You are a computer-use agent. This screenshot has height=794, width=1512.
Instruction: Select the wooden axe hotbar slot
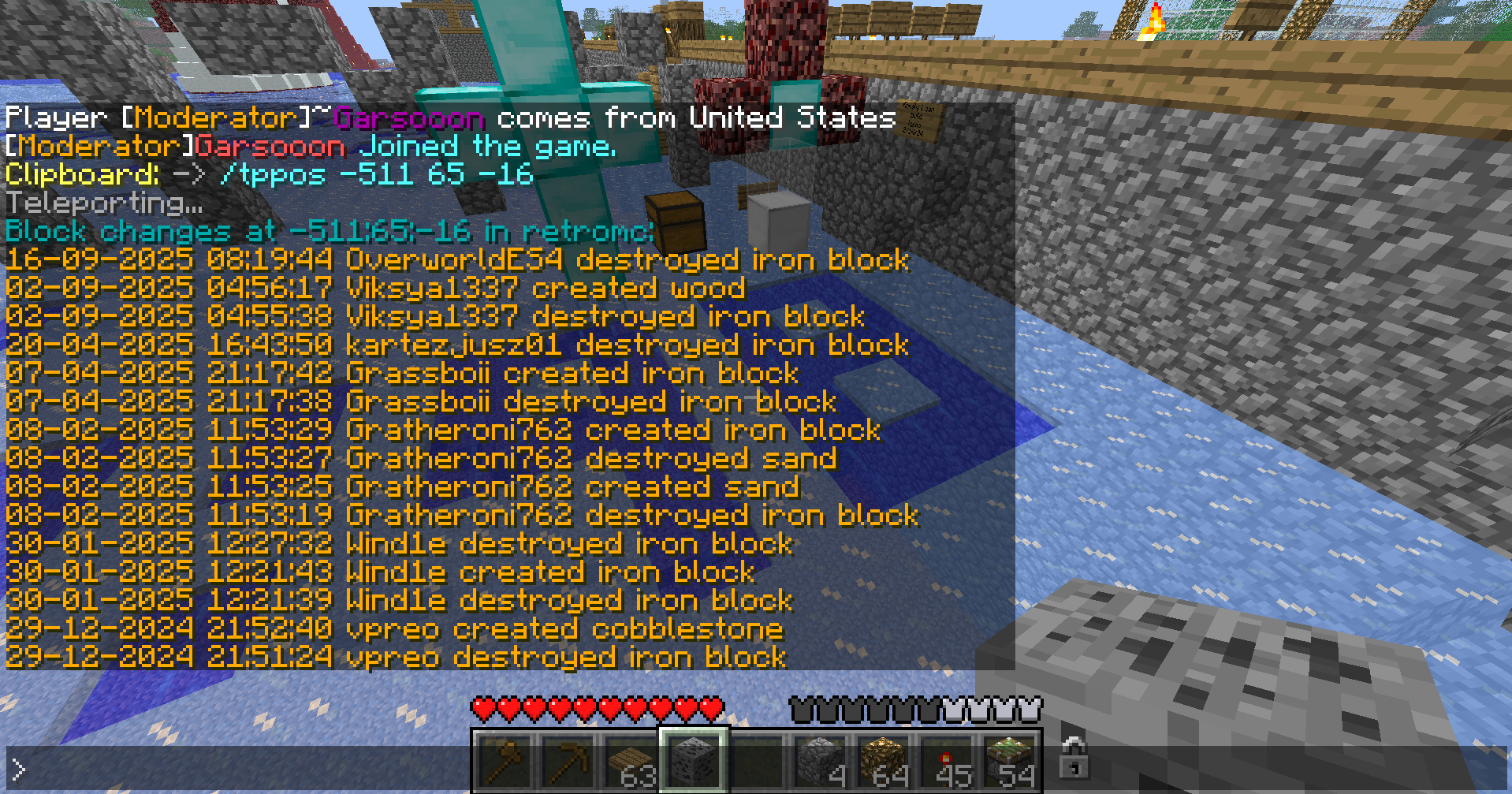pyautogui.click(x=505, y=761)
